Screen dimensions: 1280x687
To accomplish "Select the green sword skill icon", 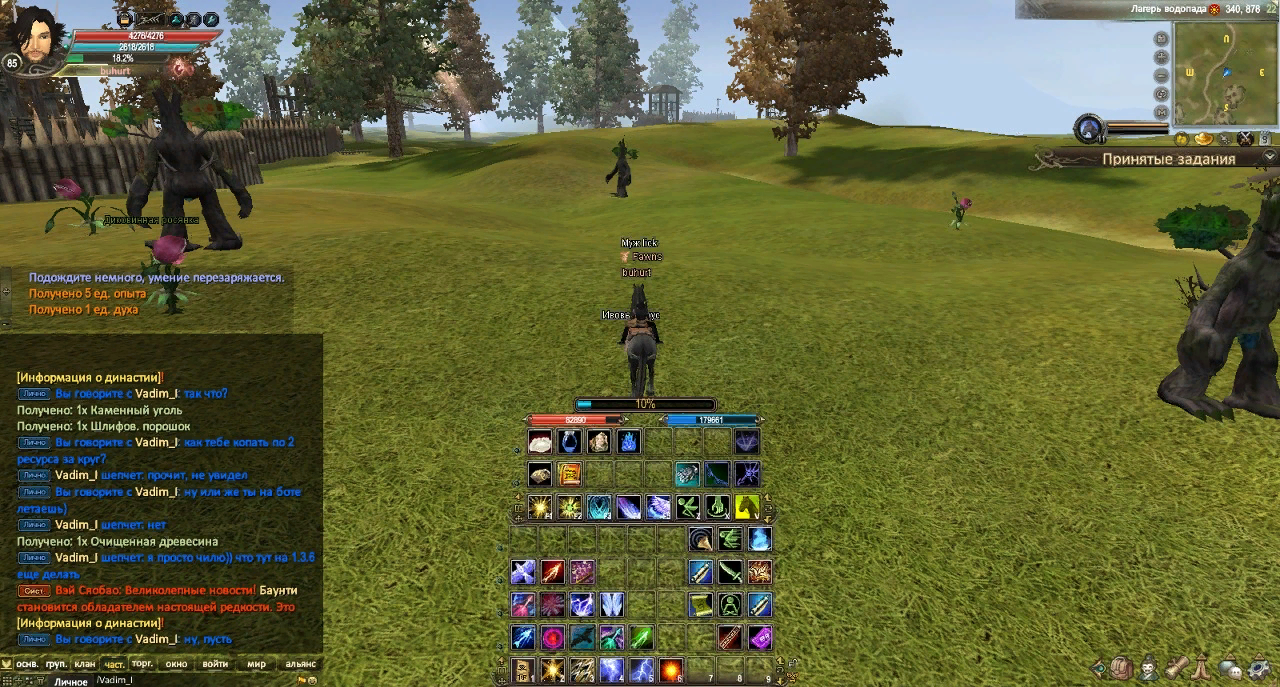I will click(730, 572).
